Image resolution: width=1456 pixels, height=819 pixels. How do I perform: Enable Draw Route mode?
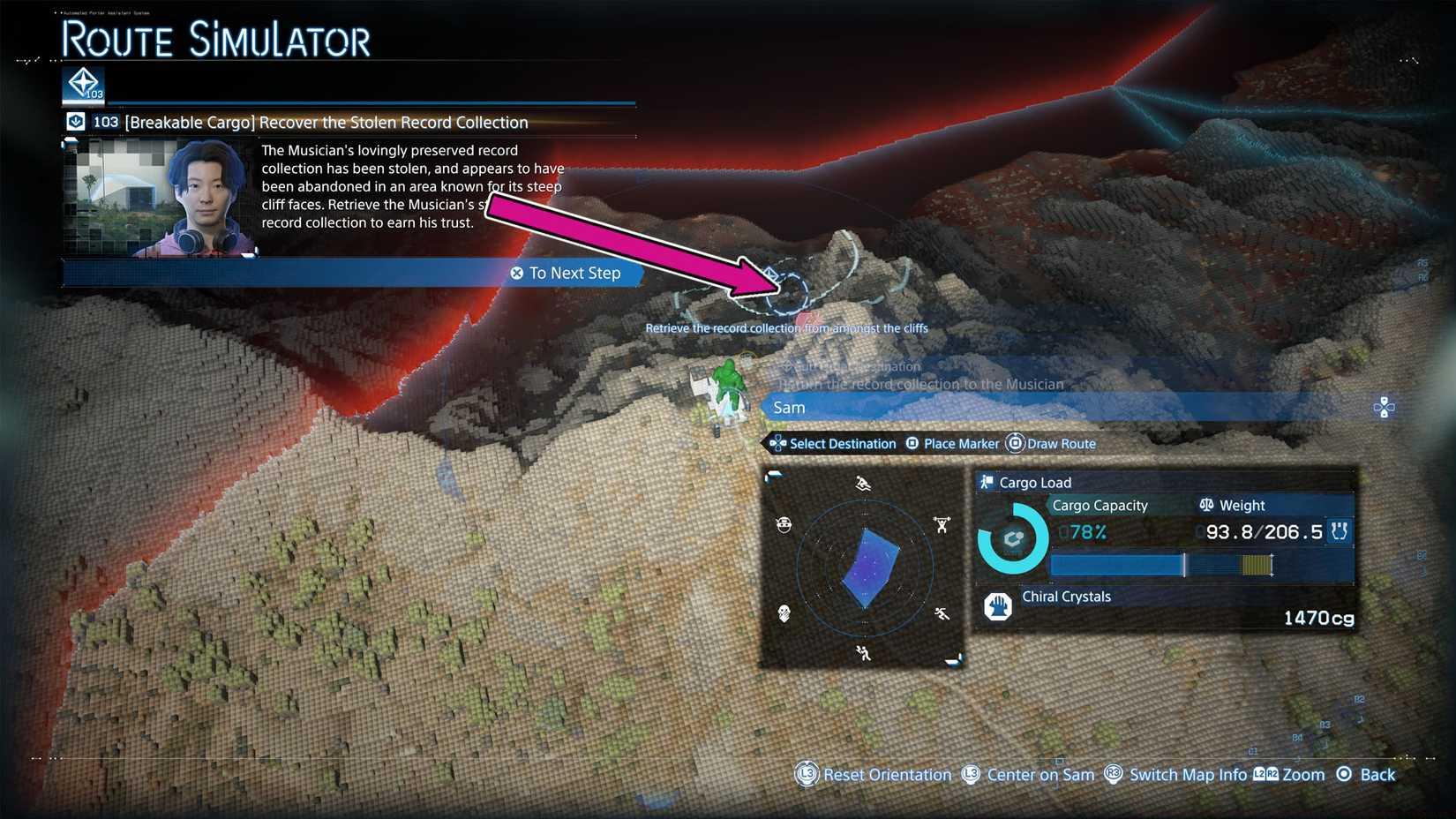click(x=1061, y=443)
